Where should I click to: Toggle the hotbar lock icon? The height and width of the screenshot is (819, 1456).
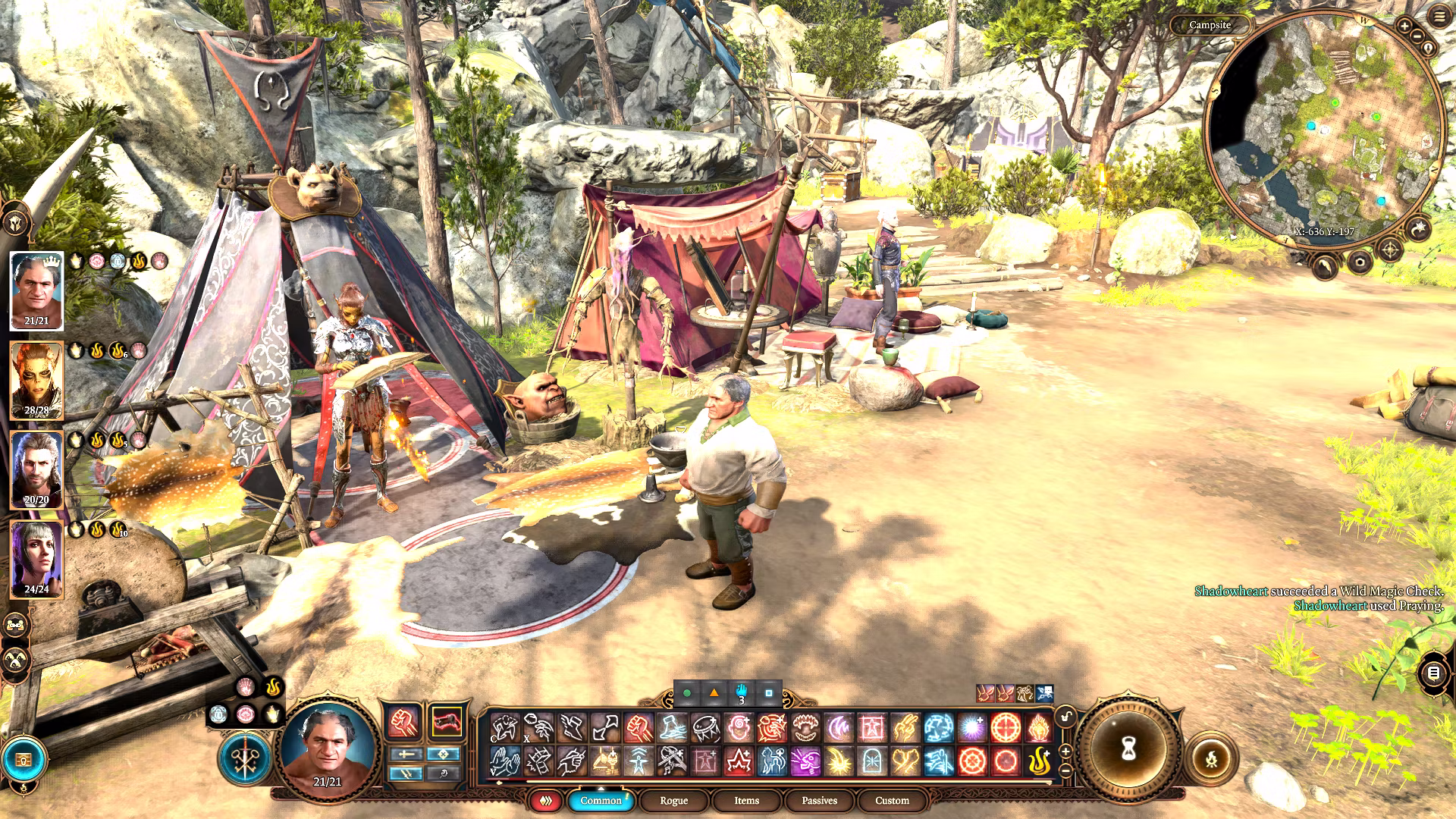[x=1065, y=717]
